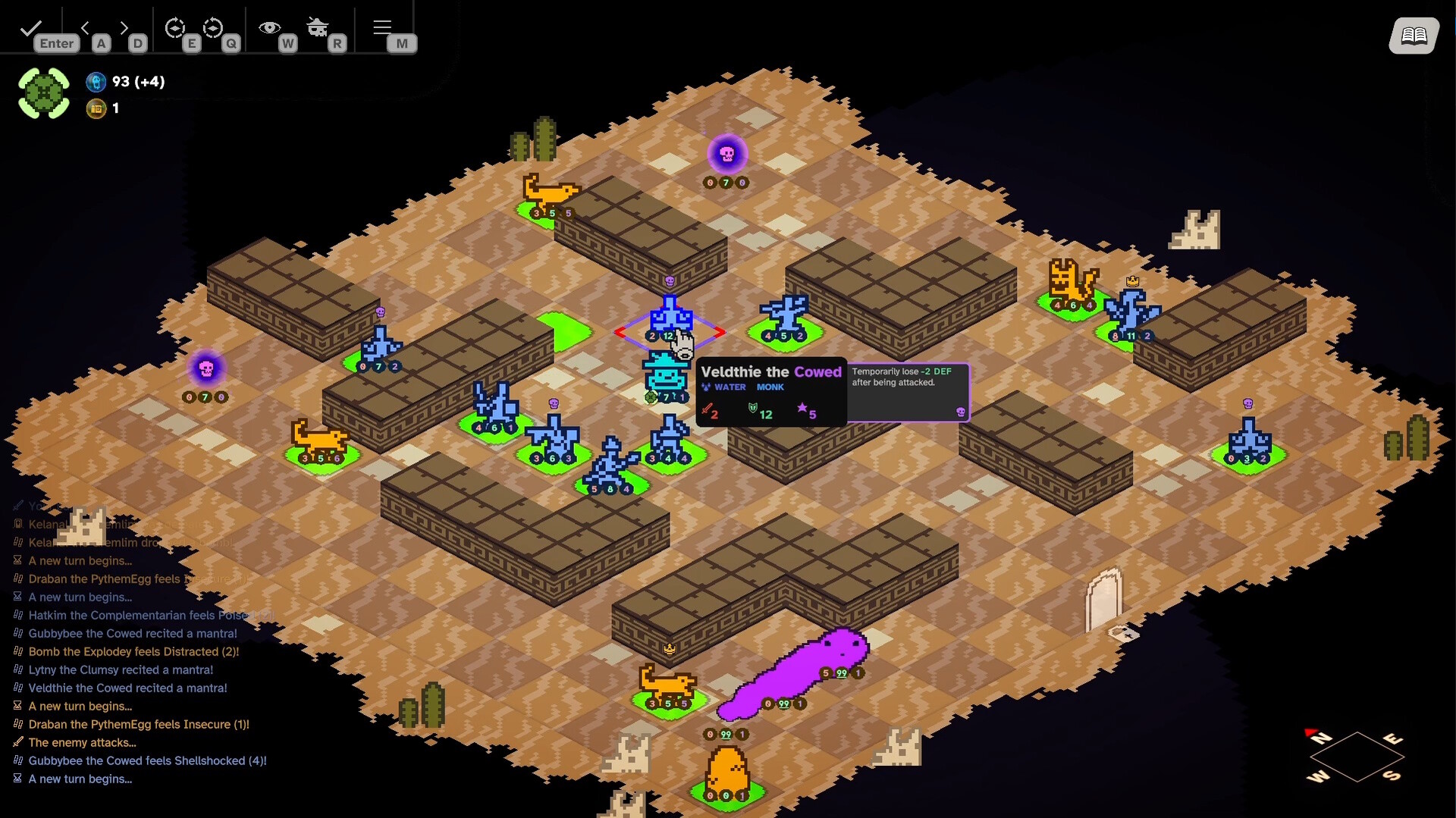Click the gold coin currency icon showing 1

96,108
